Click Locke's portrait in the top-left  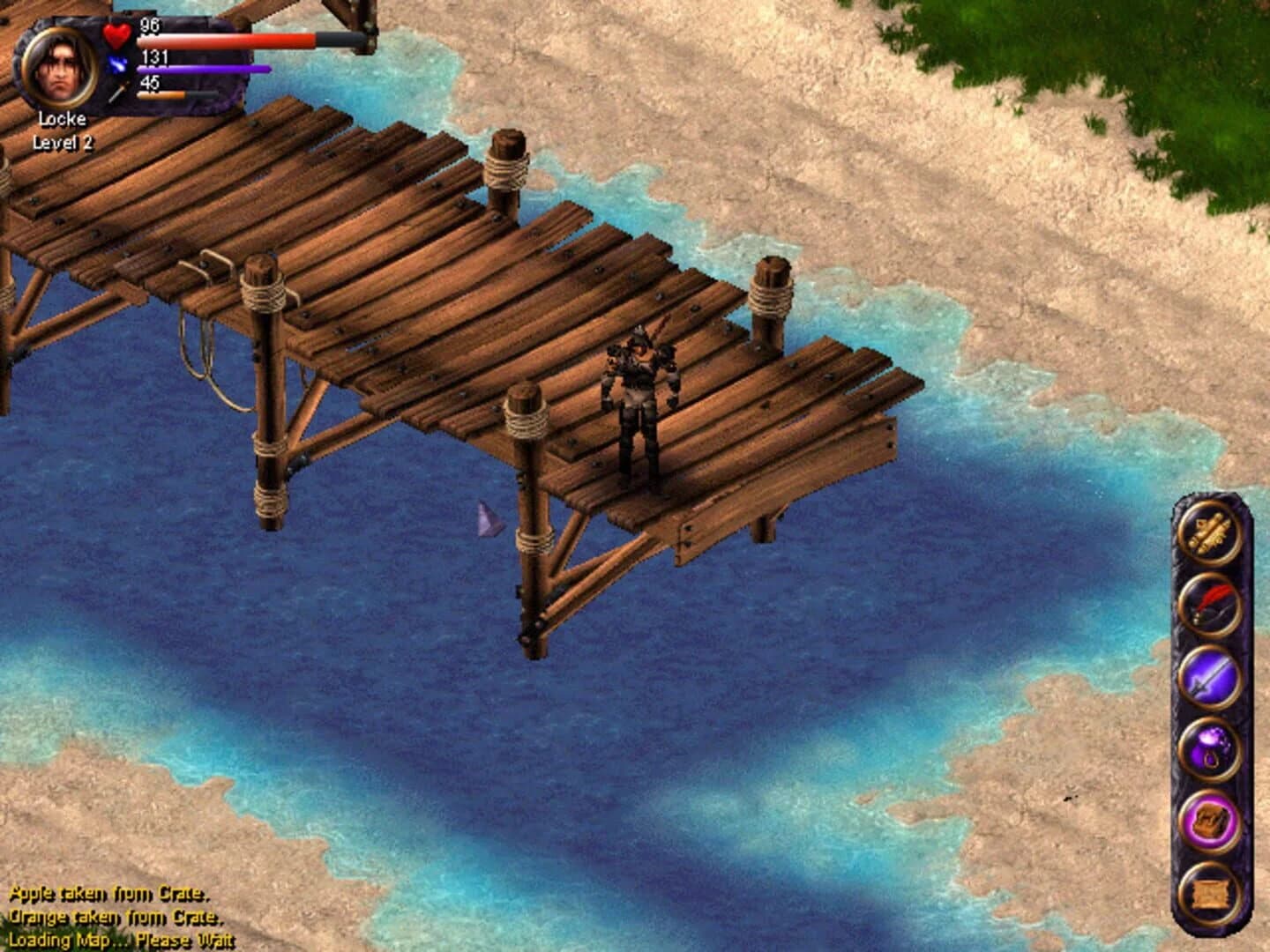[x=60, y=67]
